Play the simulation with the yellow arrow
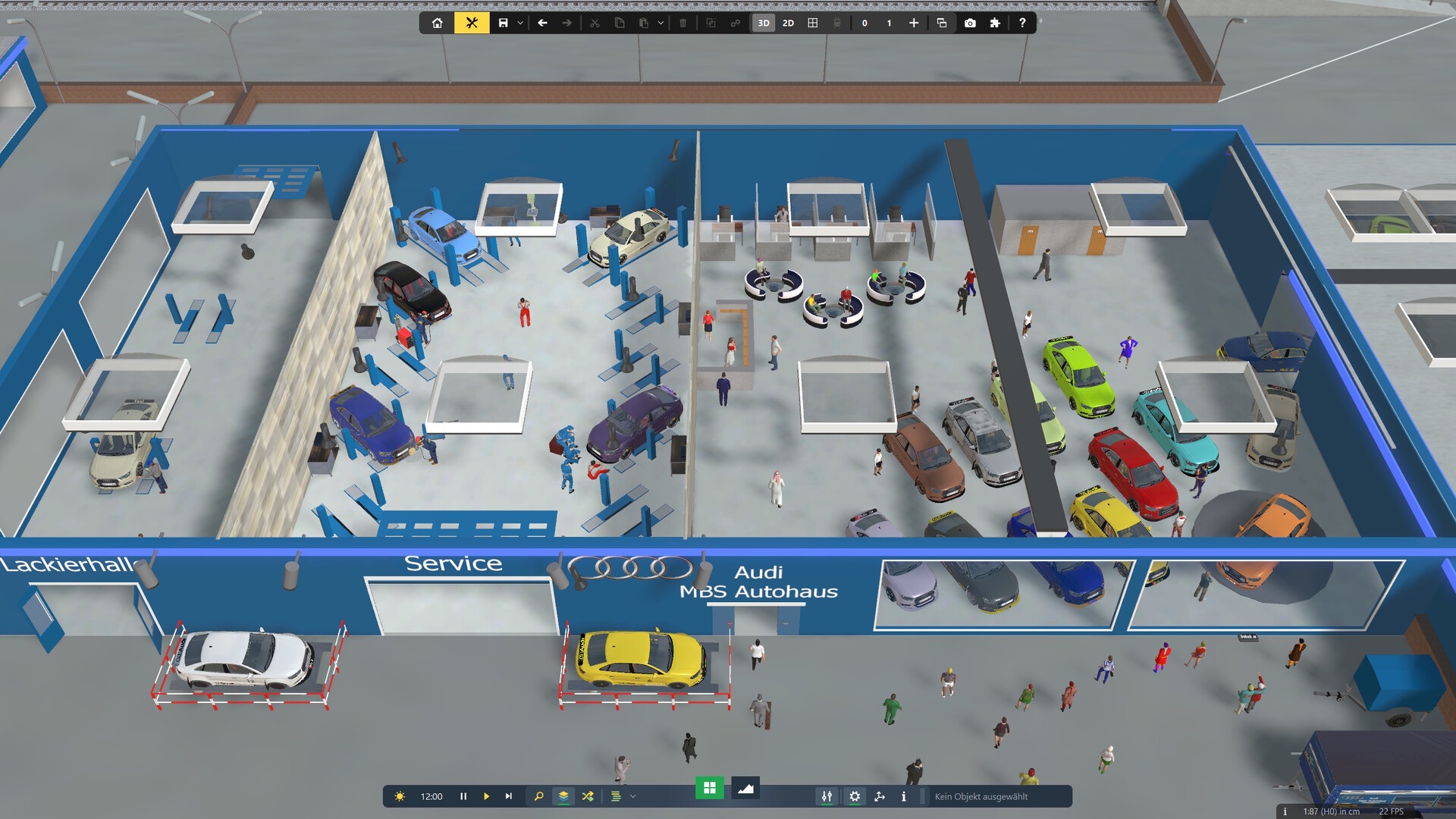 pyautogui.click(x=486, y=796)
